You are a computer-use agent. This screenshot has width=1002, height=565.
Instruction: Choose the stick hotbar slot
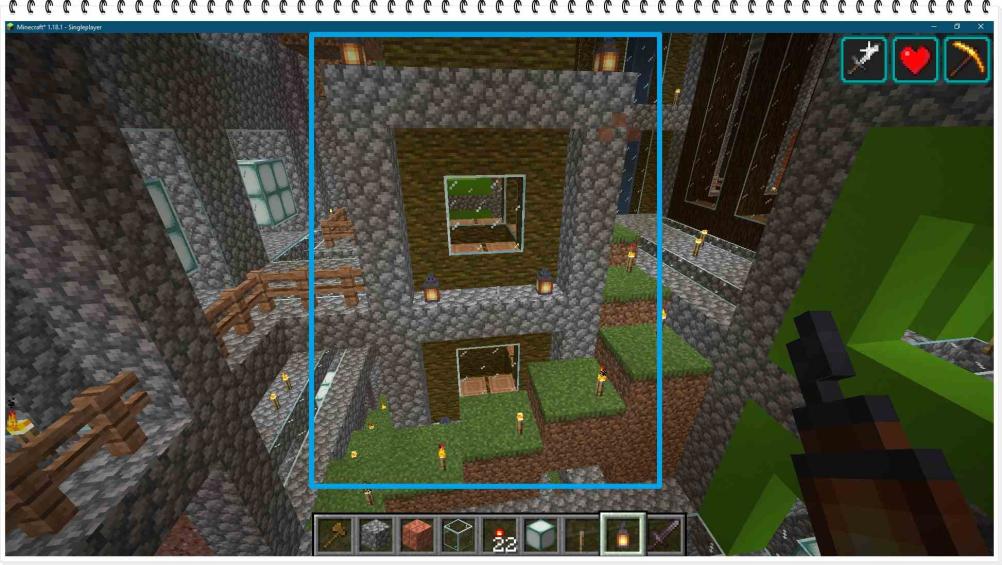581,536
